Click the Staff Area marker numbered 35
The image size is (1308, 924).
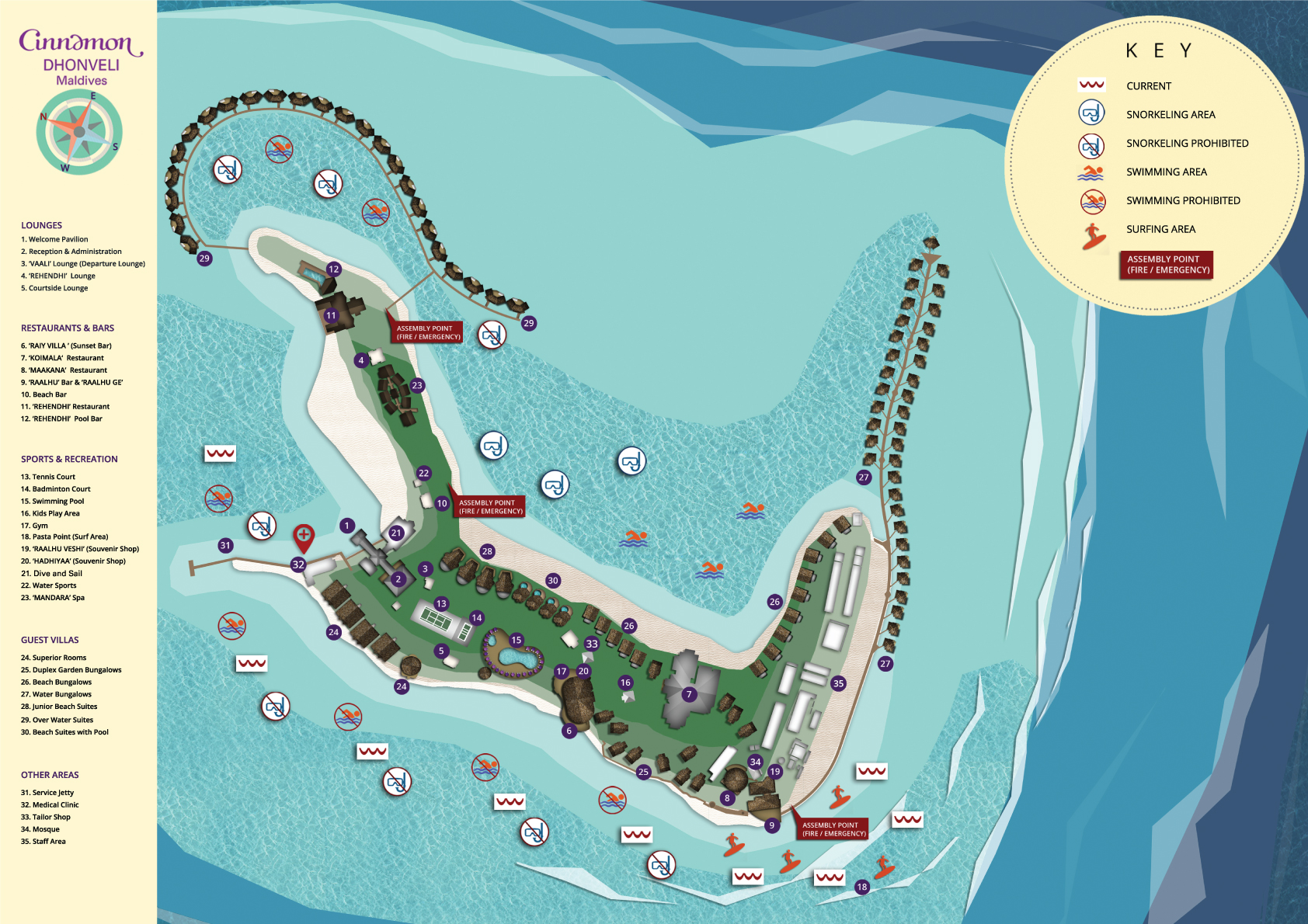pos(838,683)
